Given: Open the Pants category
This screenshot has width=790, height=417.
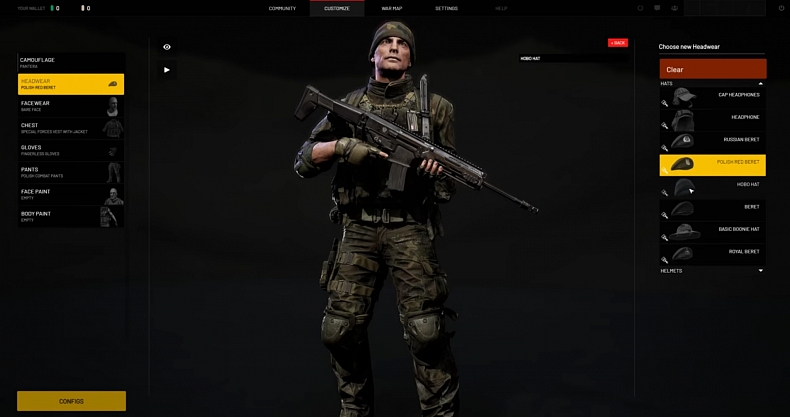Looking at the screenshot, I should click(71, 172).
